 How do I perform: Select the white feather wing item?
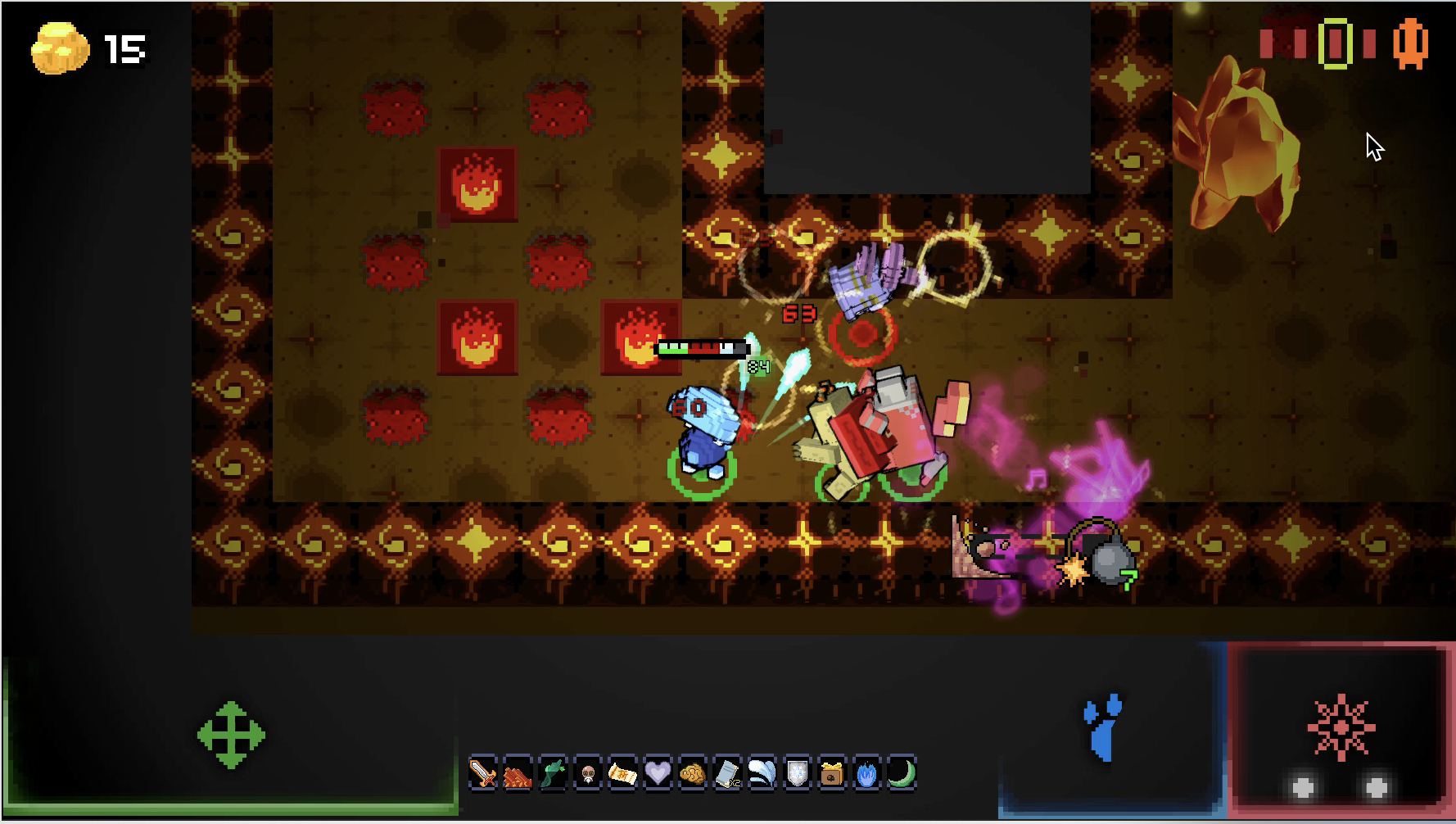point(762,772)
